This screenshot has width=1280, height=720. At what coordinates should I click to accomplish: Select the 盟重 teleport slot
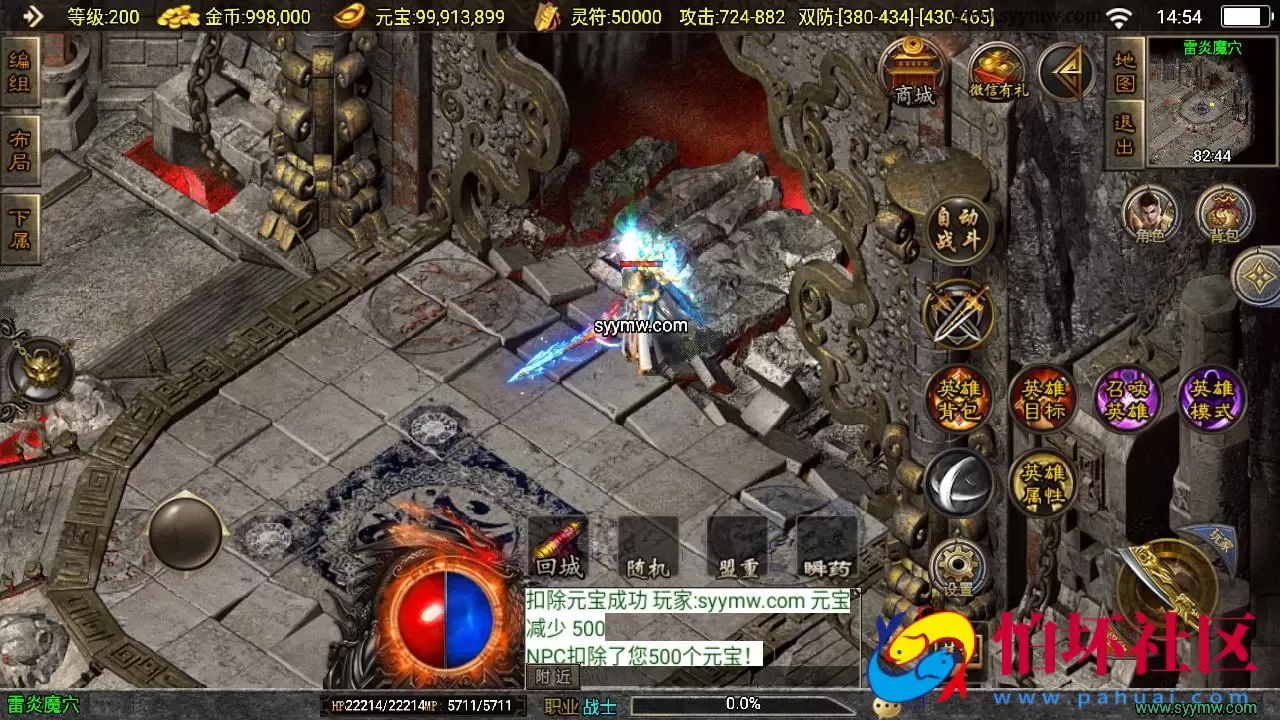(x=738, y=548)
